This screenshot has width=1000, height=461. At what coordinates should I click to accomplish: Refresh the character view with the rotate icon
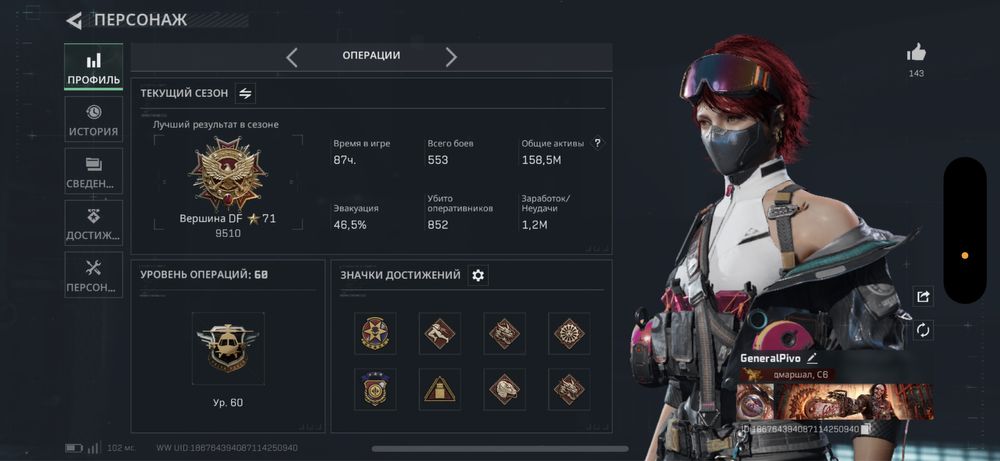[923, 330]
